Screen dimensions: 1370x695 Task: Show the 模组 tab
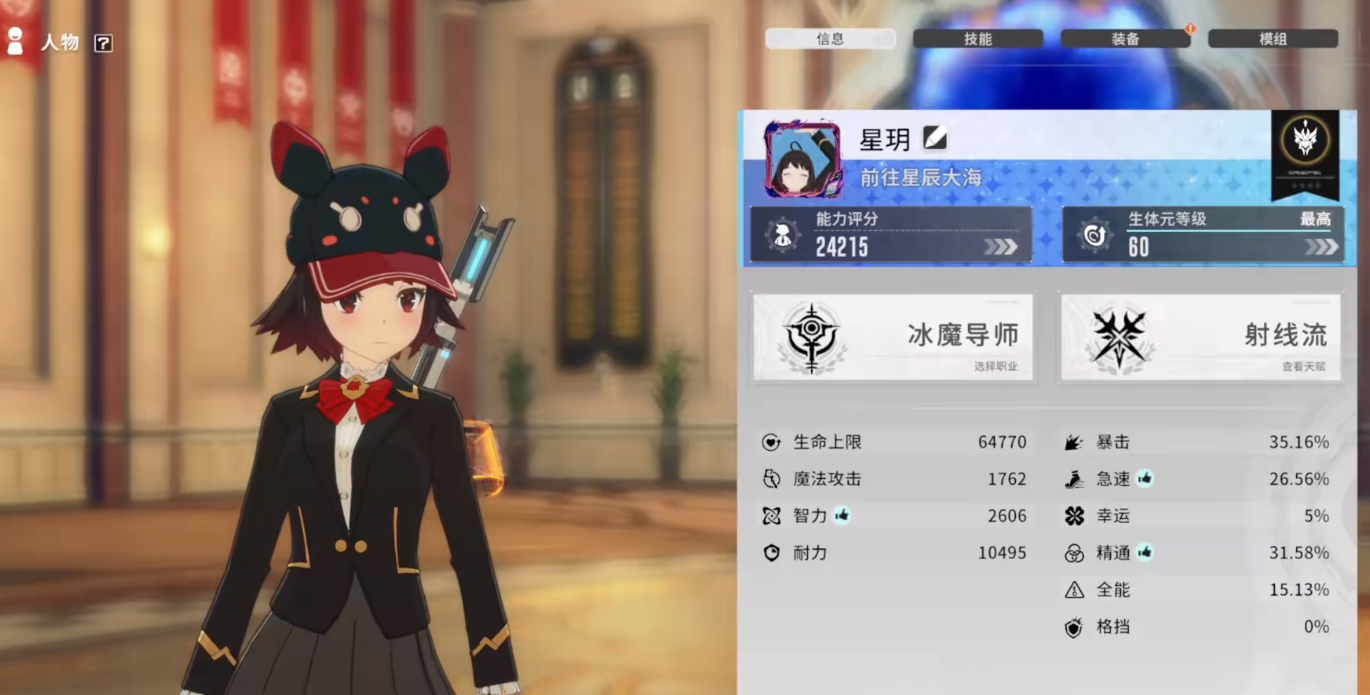(x=1272, y=39)
